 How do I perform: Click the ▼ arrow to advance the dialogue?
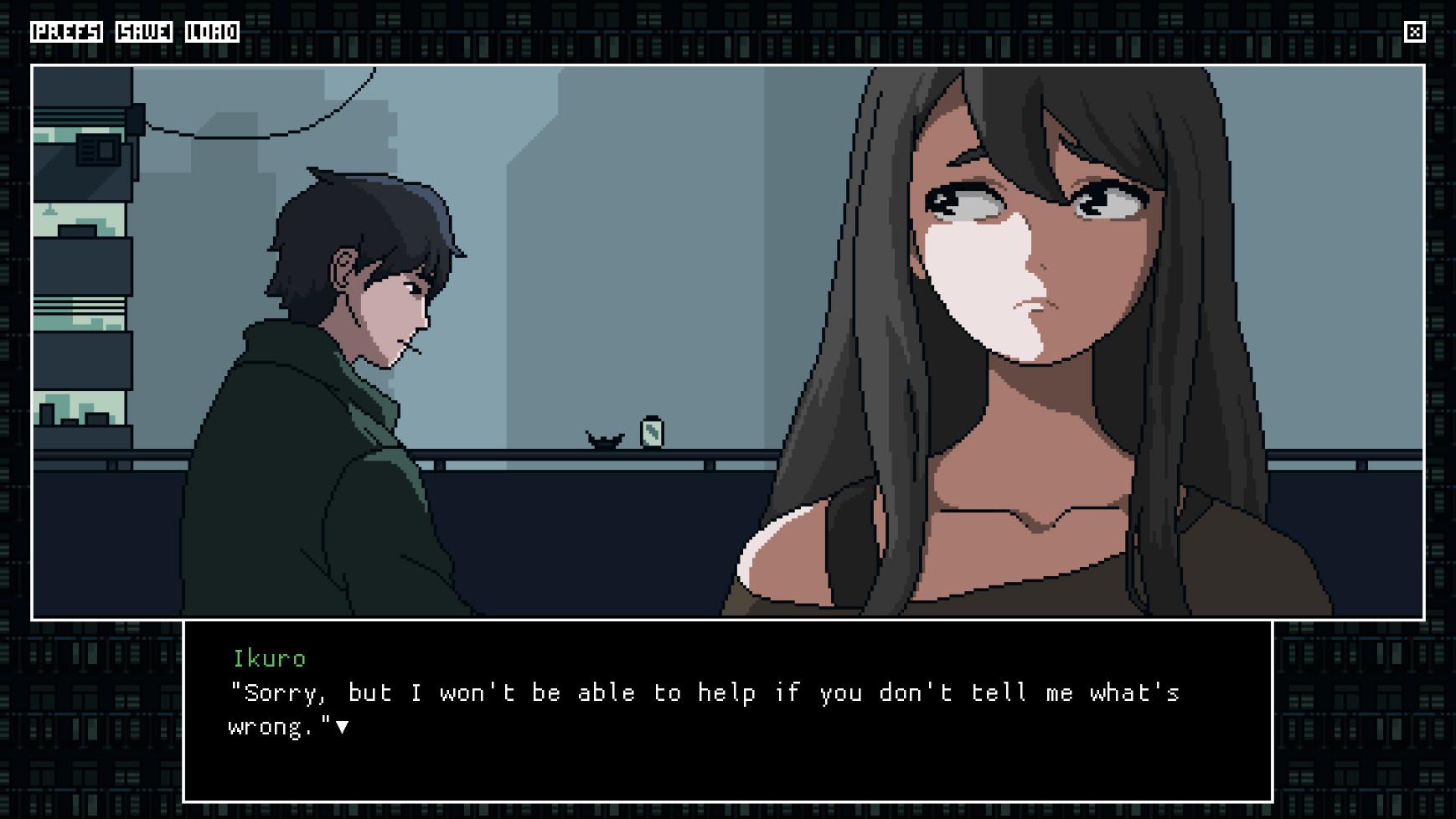[x=344, y=725]
